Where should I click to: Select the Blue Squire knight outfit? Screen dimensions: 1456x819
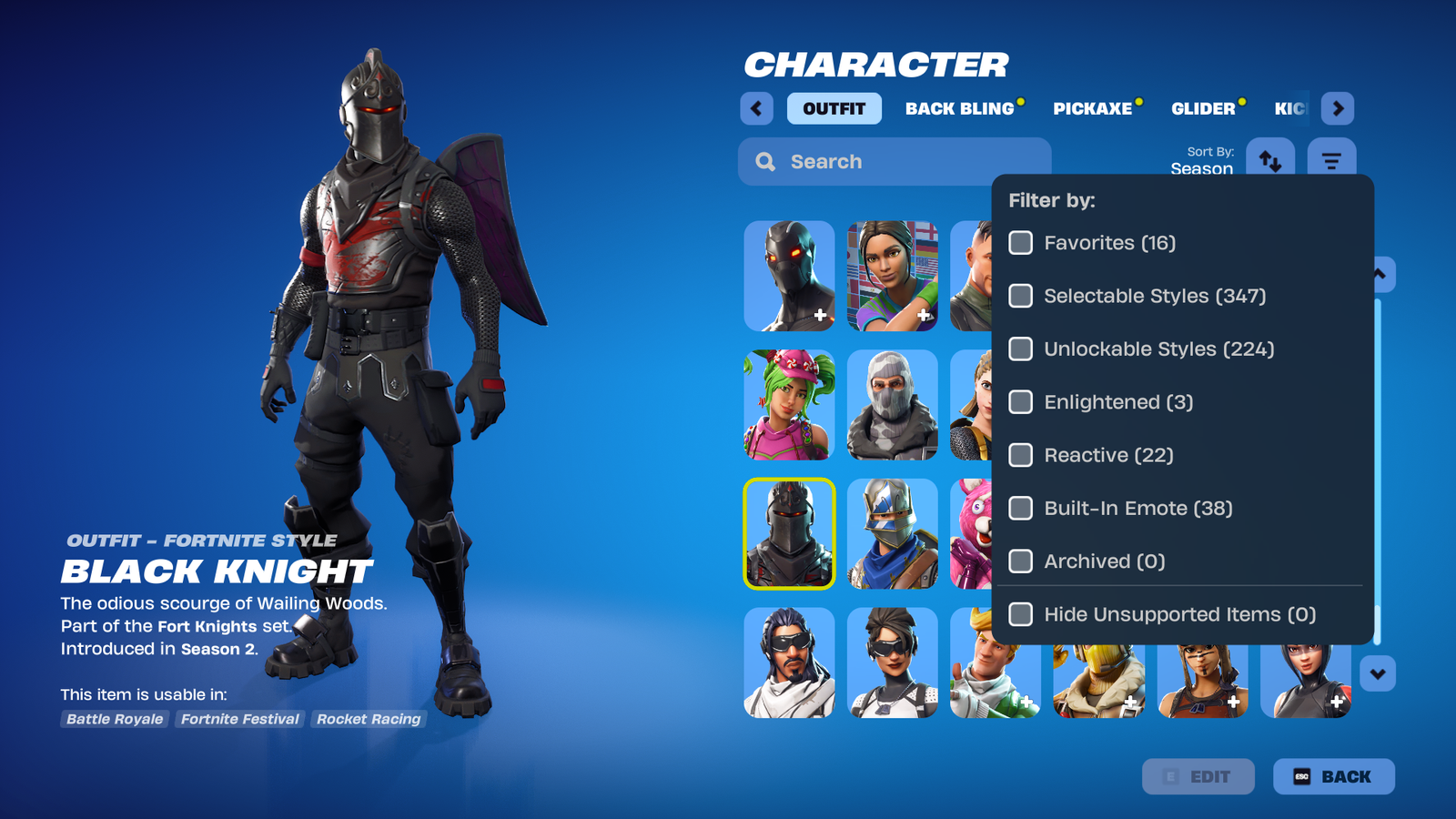click(892, 533)
